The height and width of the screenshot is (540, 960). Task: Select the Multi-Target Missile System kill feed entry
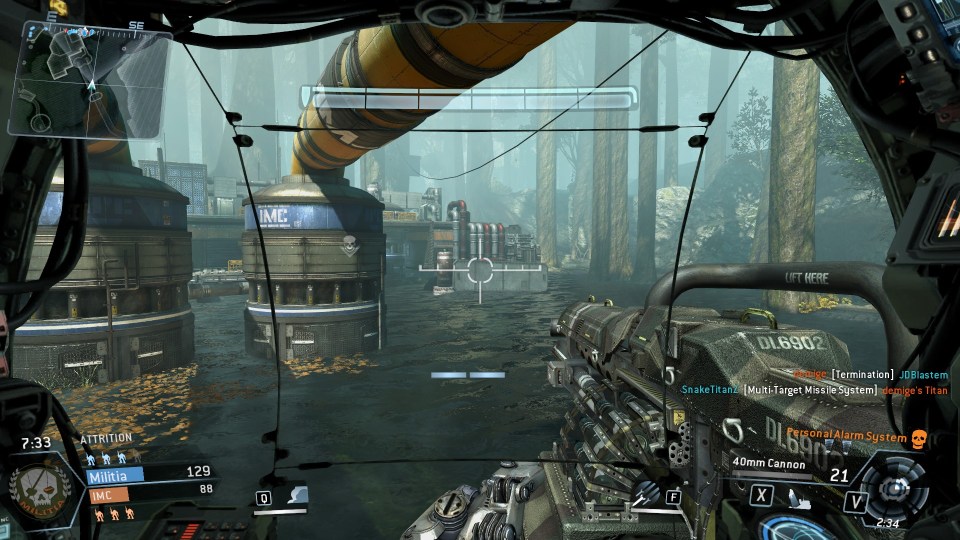point(810,389)
